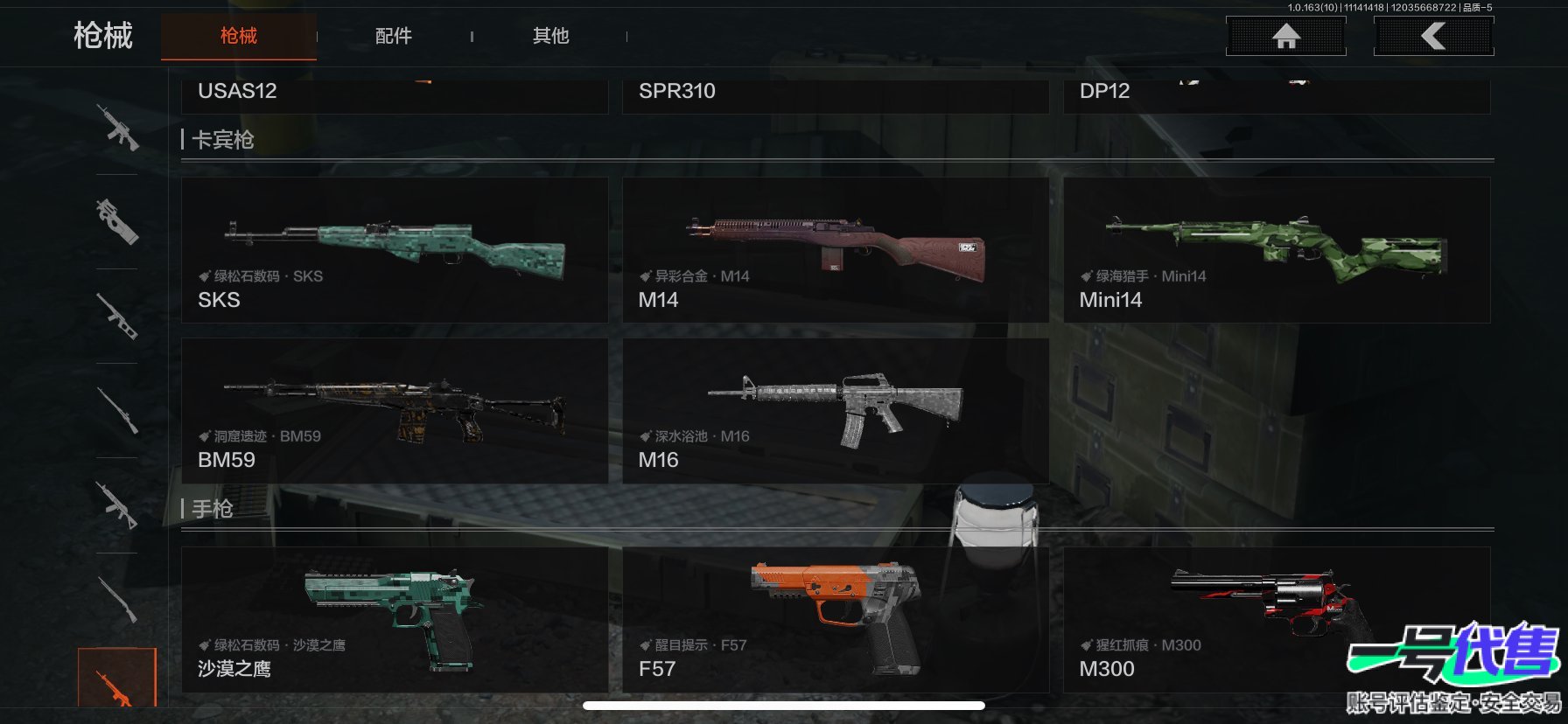Switch to the 枪械 tab
This screenshot has width=1568, height=724.
pyautogui.click(x=238, y=36)
